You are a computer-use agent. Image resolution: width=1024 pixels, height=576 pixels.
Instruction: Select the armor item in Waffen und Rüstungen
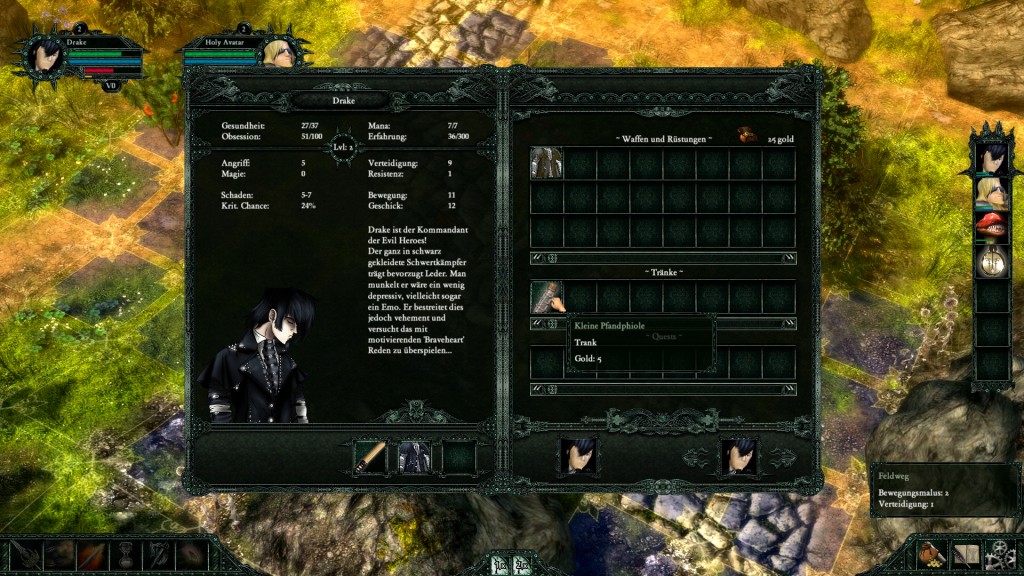tap(547, 163)
